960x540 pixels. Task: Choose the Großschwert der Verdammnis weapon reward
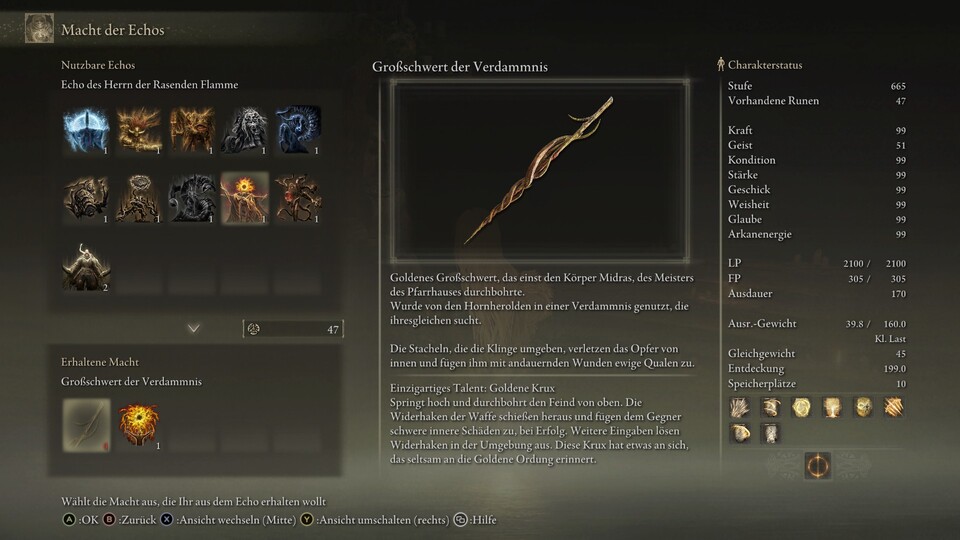86,423
